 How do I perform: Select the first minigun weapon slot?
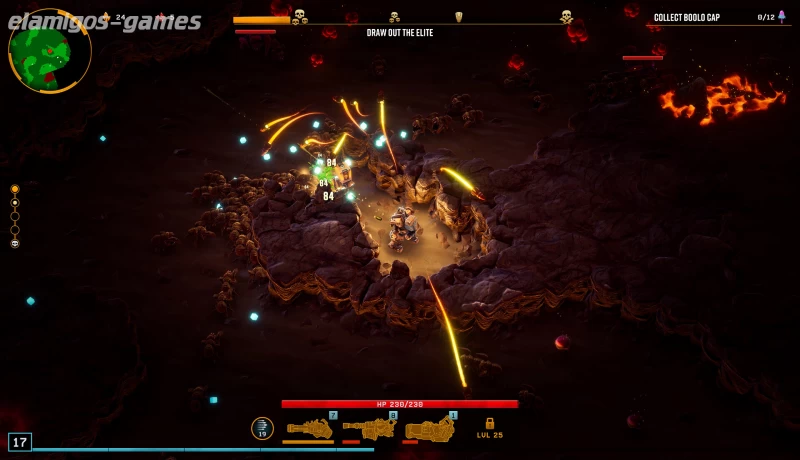click(309, 429)
